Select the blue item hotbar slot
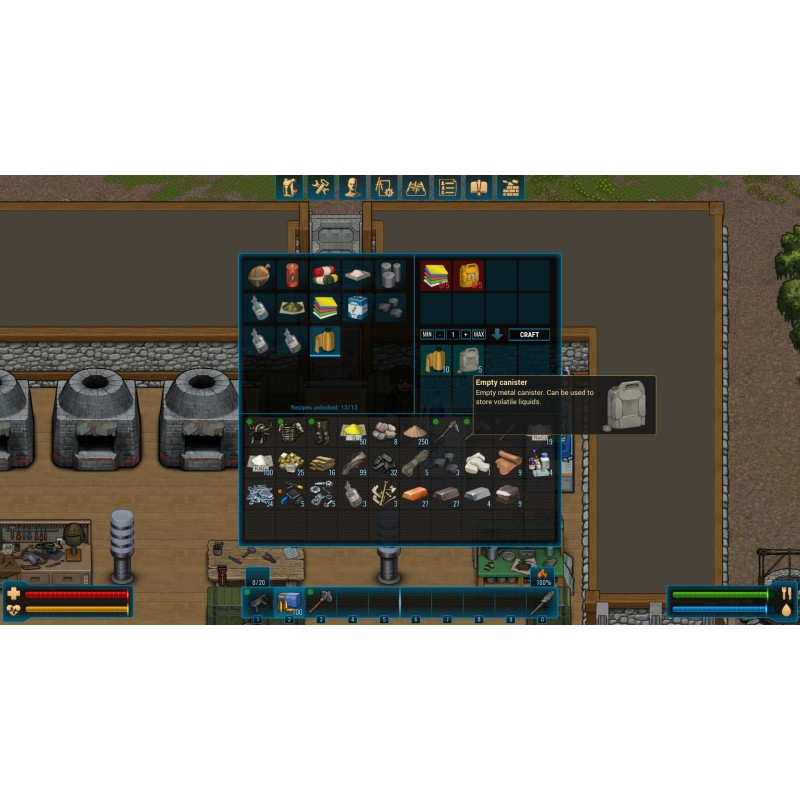The image size is (800, 800). coord(289,602)
